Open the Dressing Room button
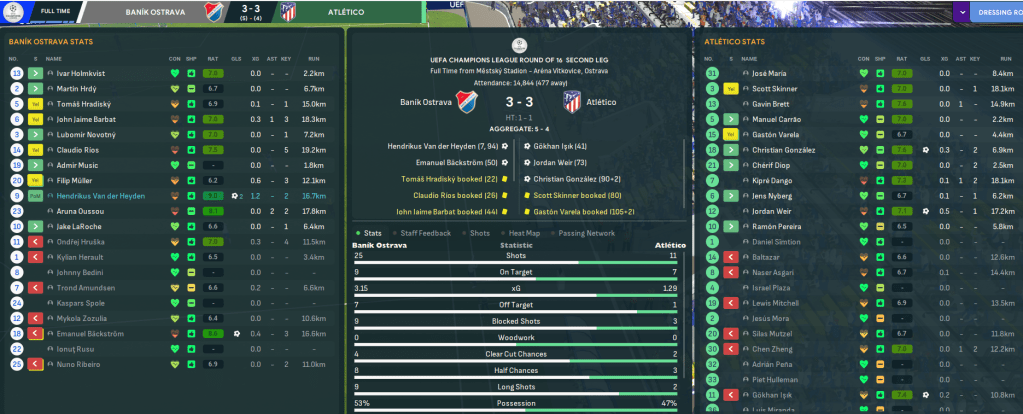The width and height of the screenshot is (1023, 414). click(x=997, y=13)
